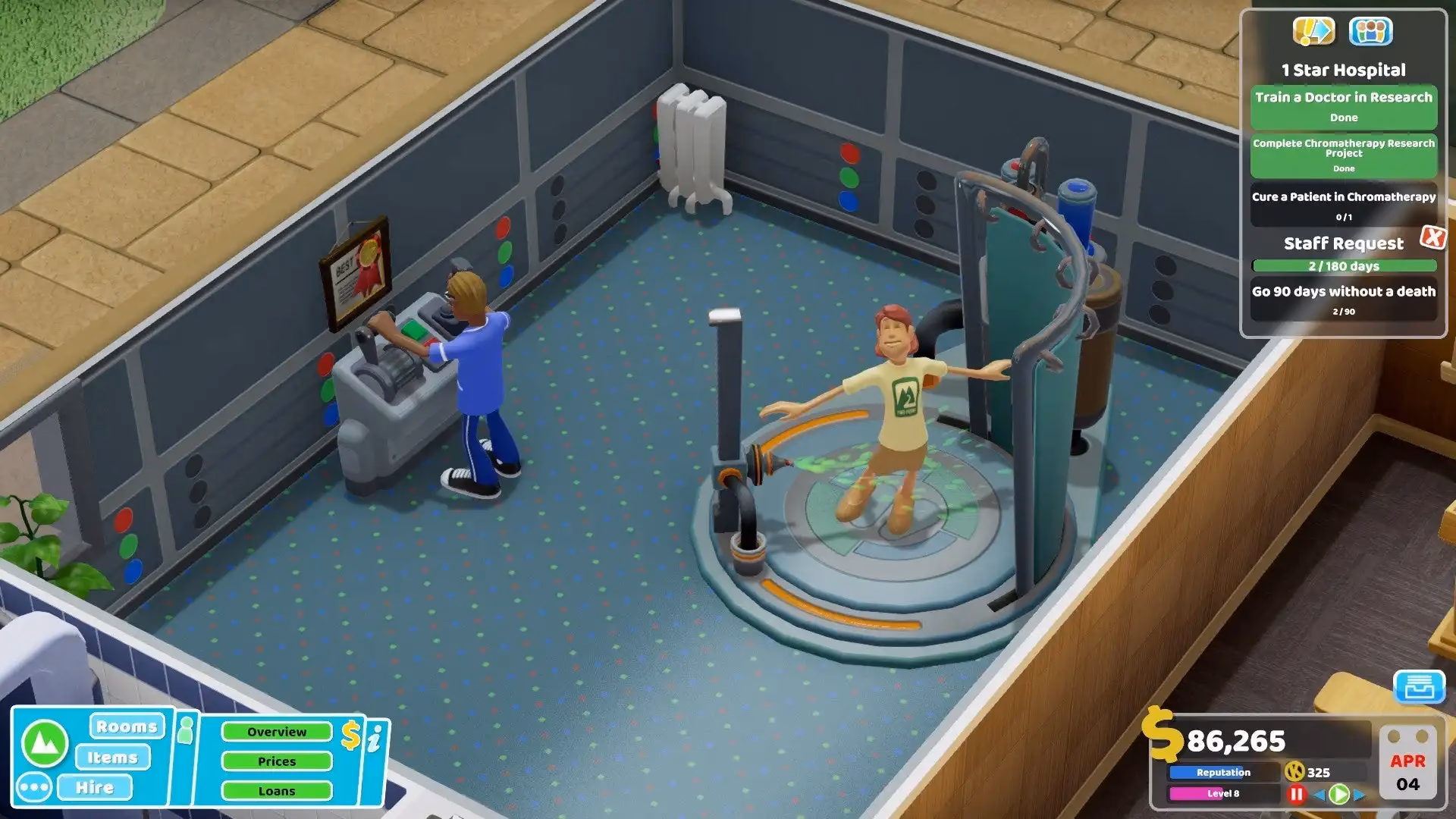Viewport: 1456px width, 819px height.
Task: Adjust treatment Prices
Action: point(277,761)
